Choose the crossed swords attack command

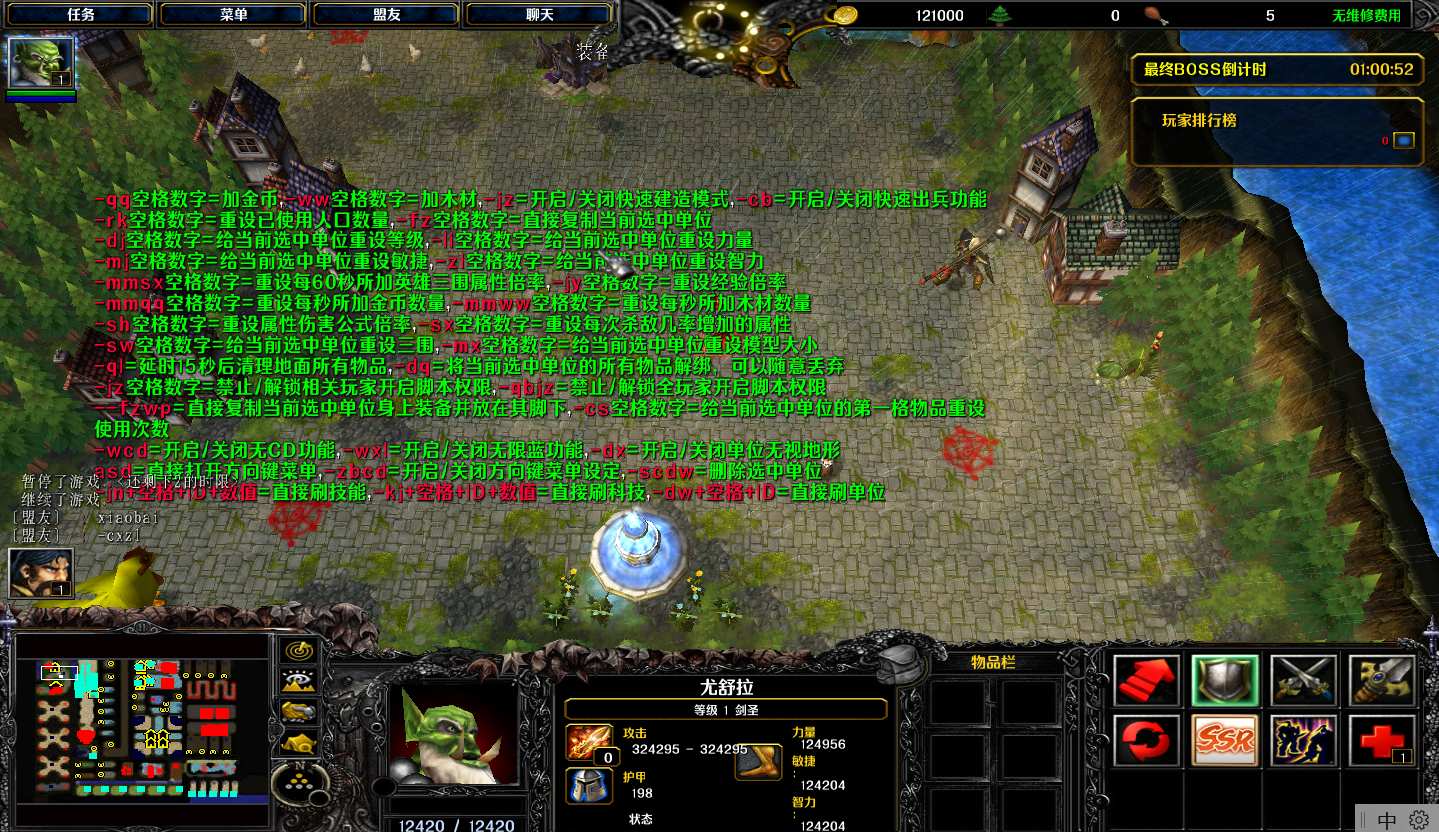click(1303, 681)
